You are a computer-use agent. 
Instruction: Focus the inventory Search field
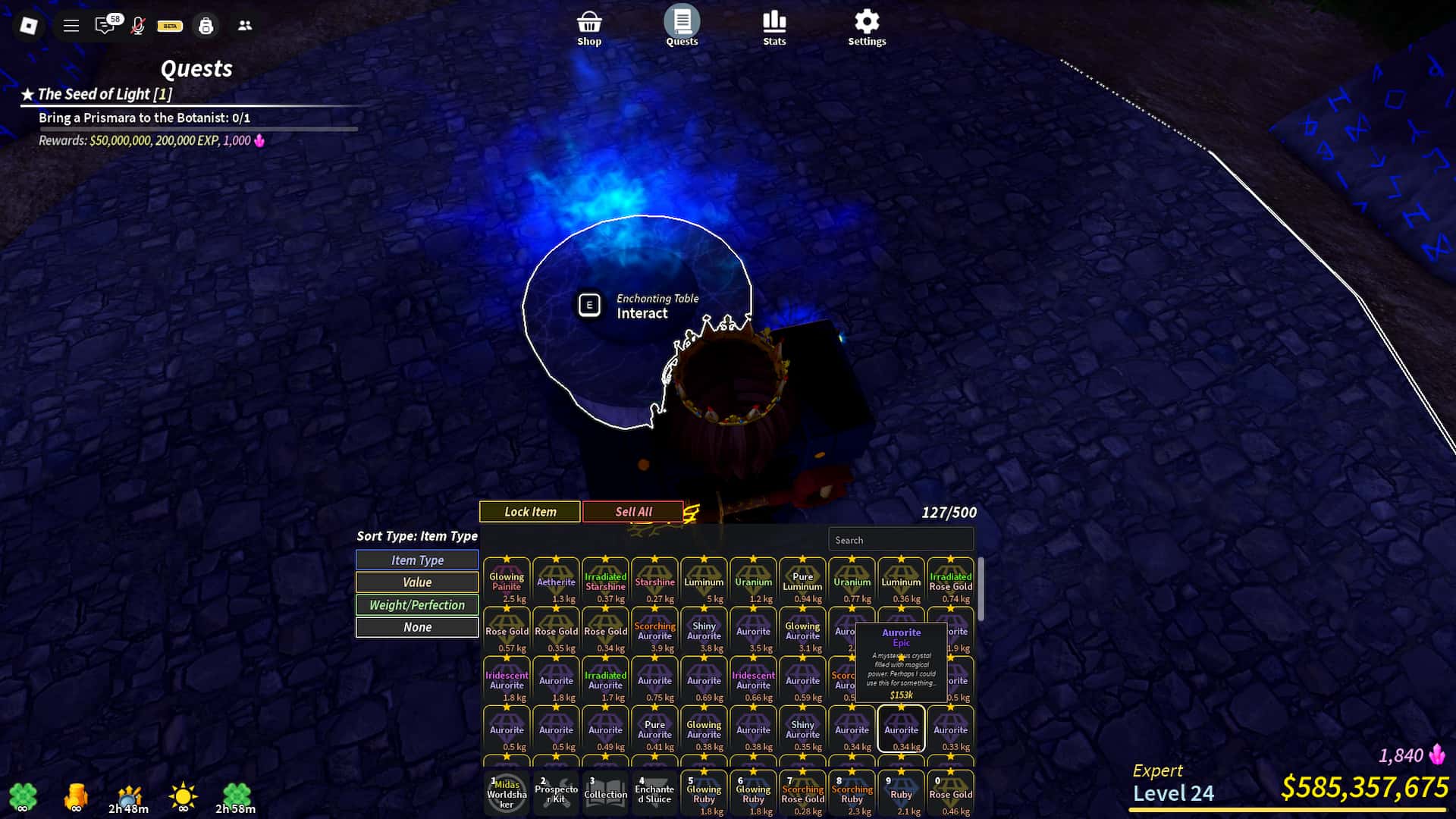900,540
